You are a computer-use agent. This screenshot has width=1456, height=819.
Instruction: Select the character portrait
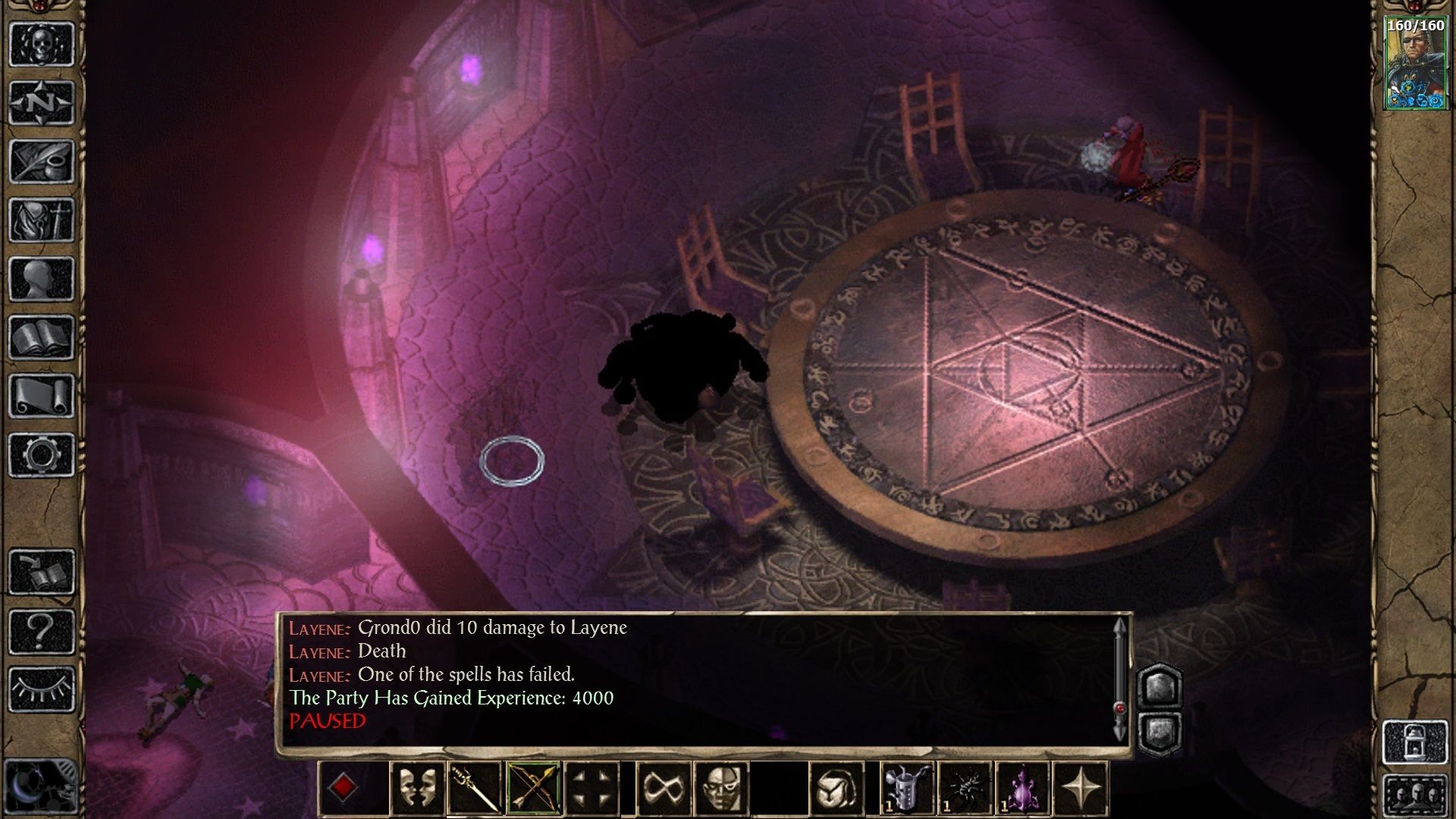1415,63
